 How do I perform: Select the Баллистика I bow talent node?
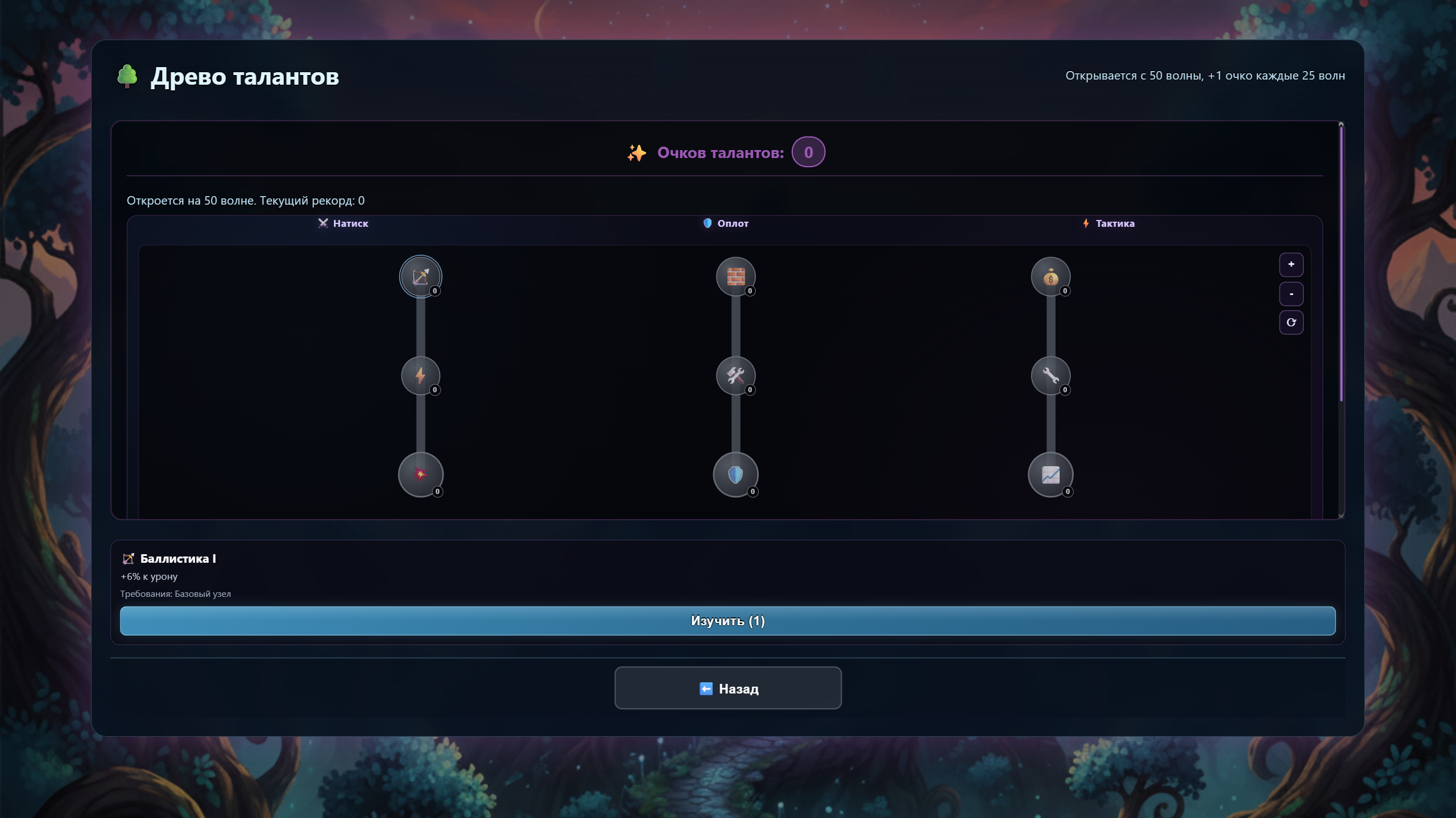point(421,277)
